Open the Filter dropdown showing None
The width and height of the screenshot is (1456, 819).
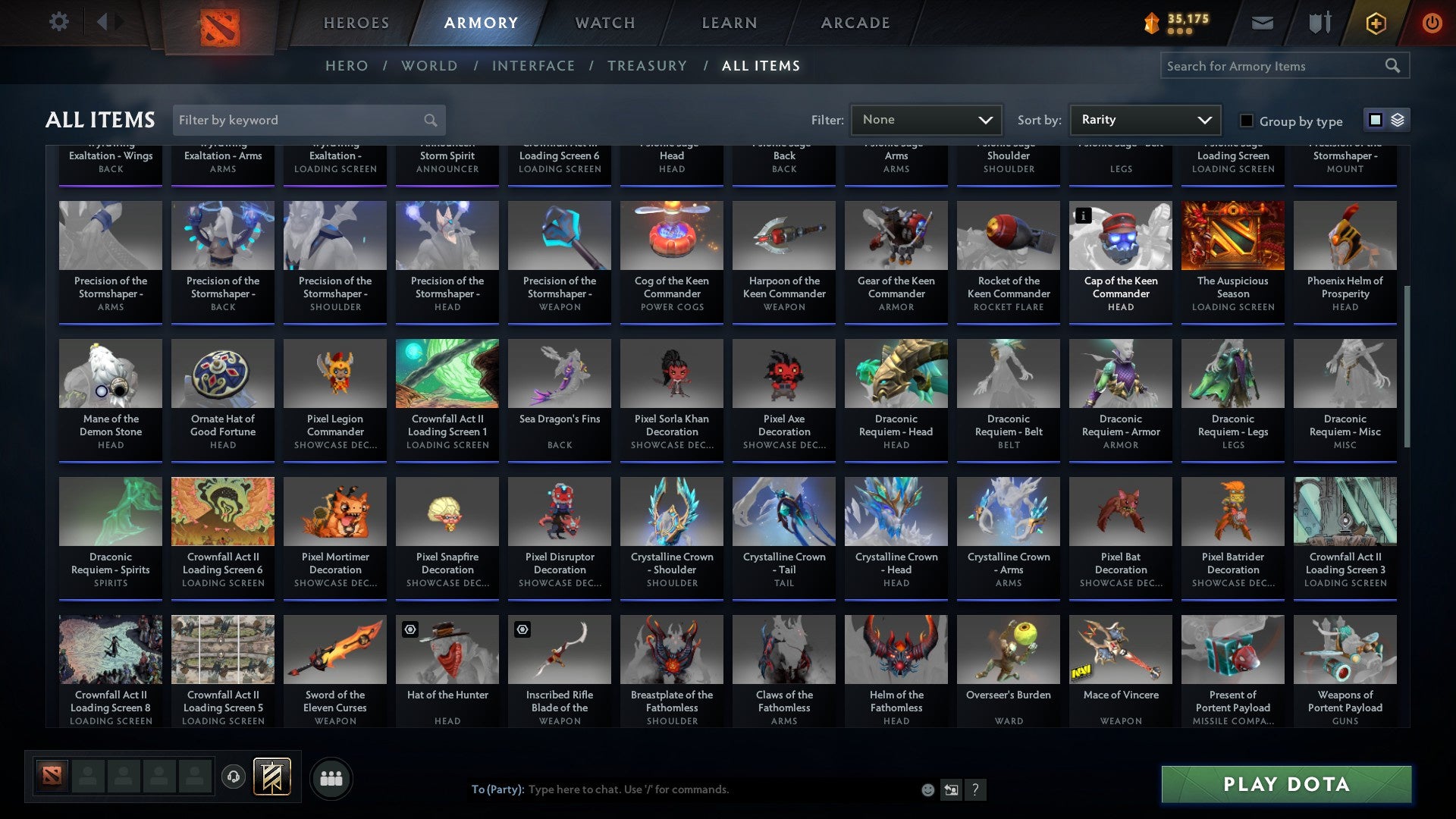pos(926,119)
